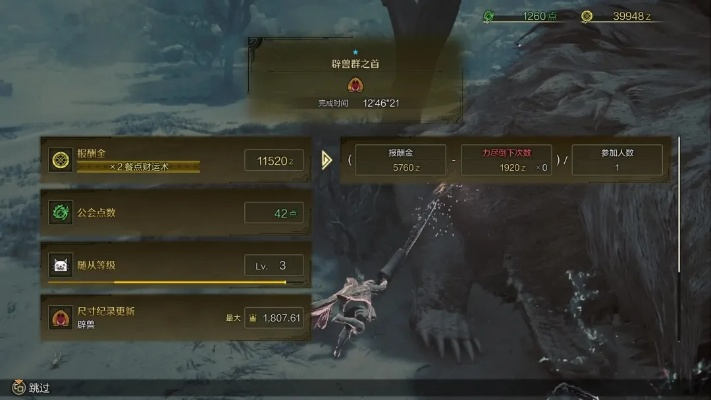Image resolution: width=711 pixels, height=400 pixels.
Task: Select the 报酬金 reward money row
Action: point(175,160)
